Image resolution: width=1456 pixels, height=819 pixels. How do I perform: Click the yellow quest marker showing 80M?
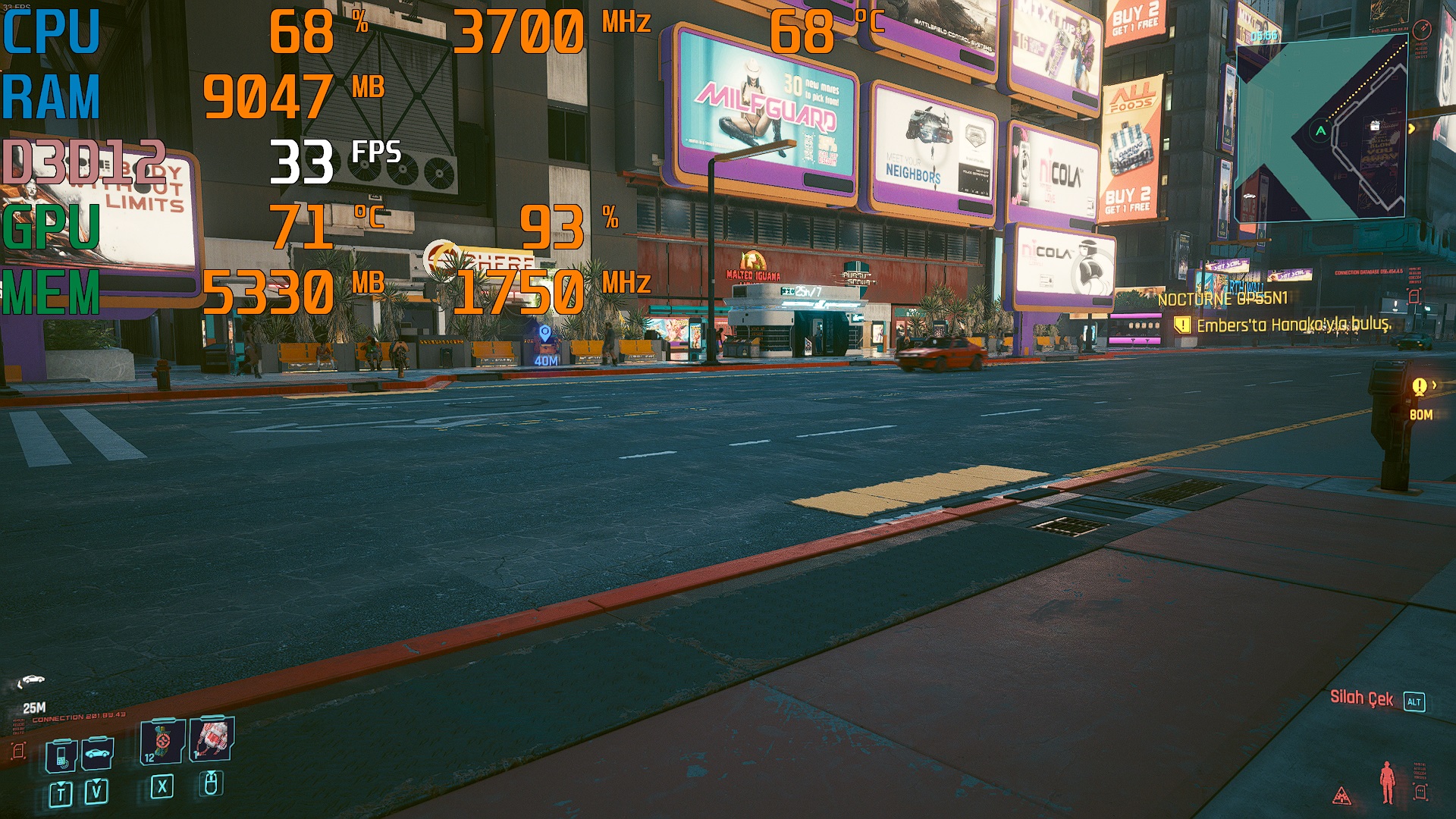click(1420, 388)
